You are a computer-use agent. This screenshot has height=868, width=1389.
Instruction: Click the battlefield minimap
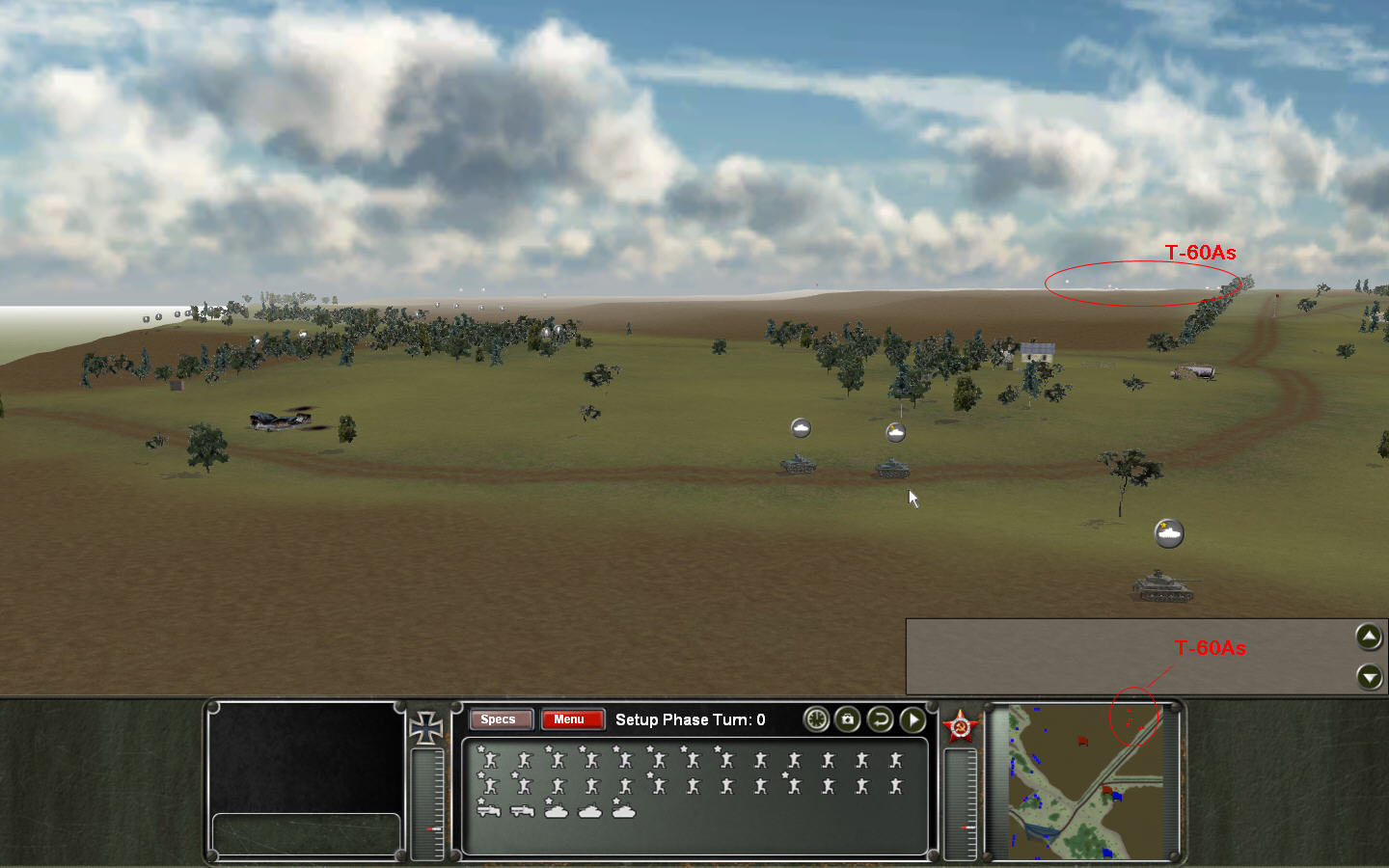[x=1085, y=781]
